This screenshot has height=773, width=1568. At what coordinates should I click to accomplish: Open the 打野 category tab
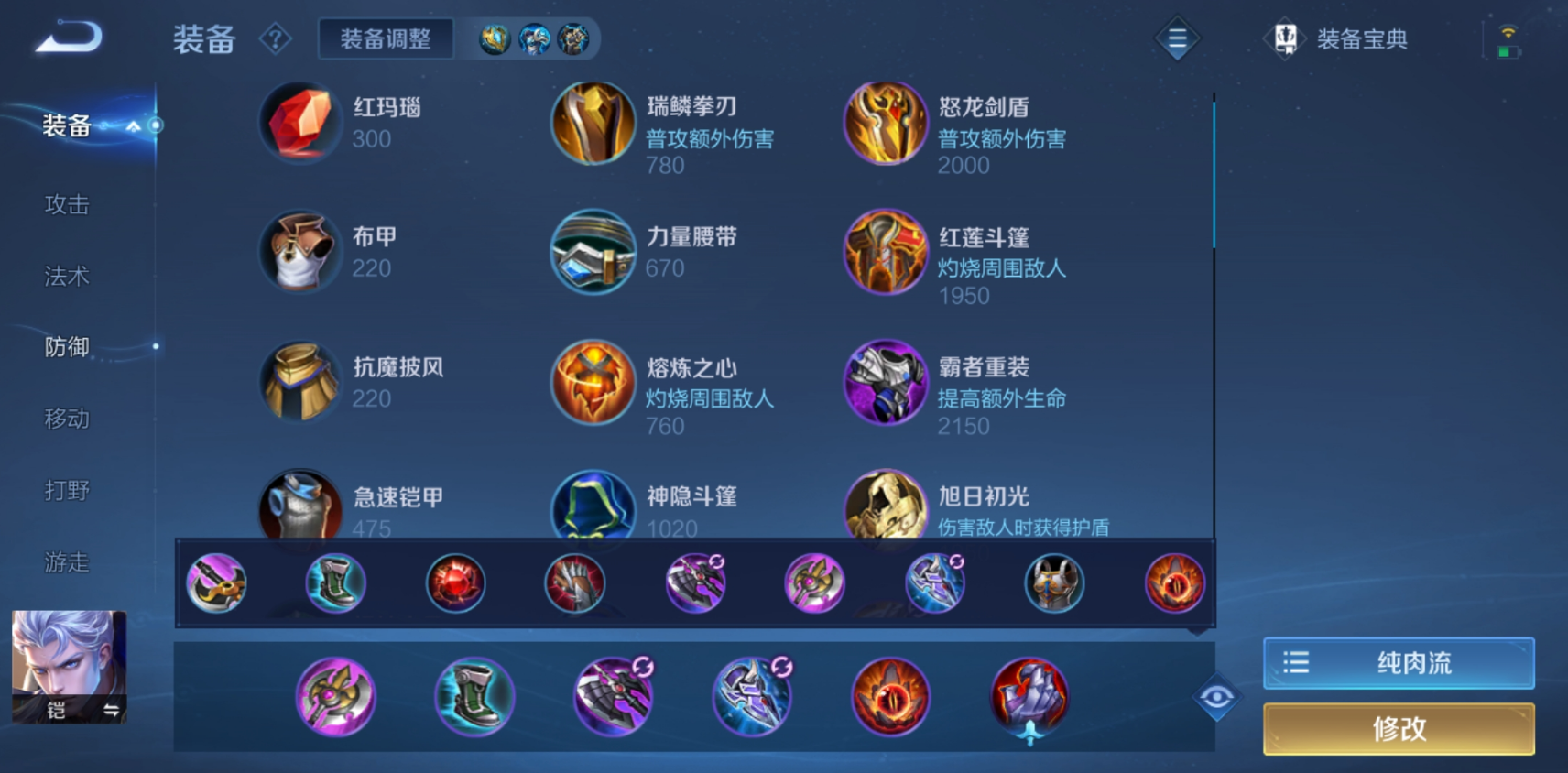[67, 490]
